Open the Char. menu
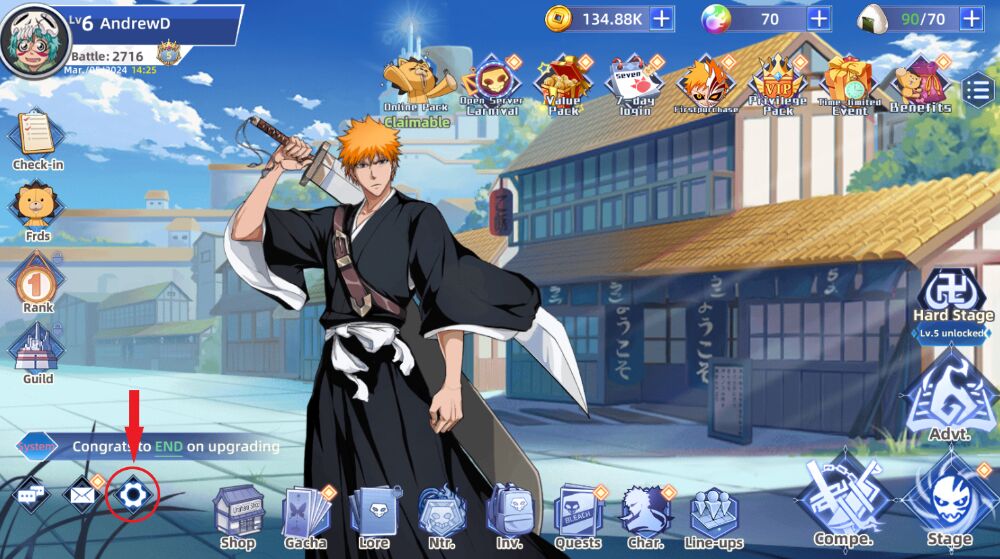Viewport: 1000px width, 559px height. pyautogui.click(x=645, y=513)
